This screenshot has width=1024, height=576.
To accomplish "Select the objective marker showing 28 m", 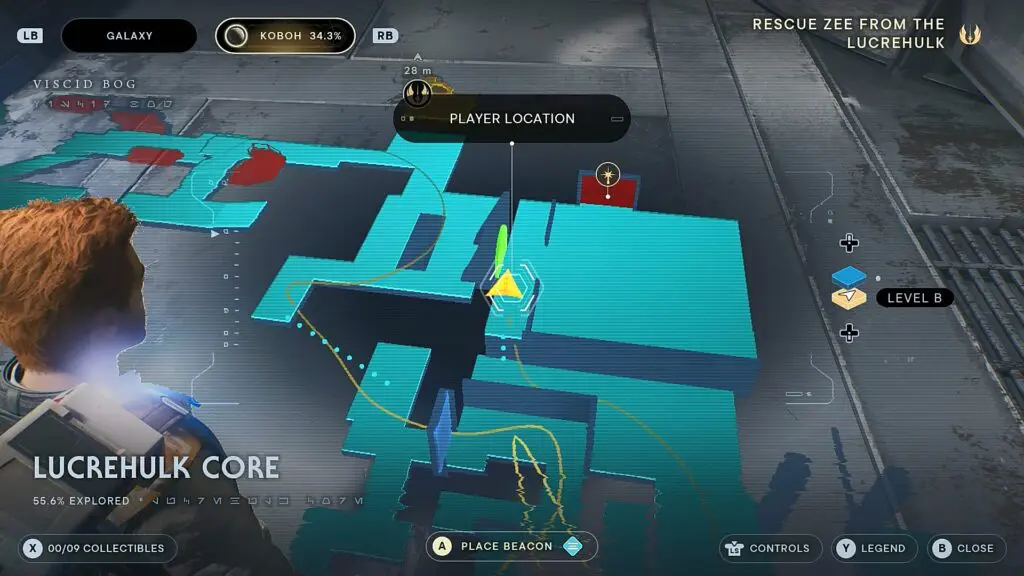I will (418, 93).
